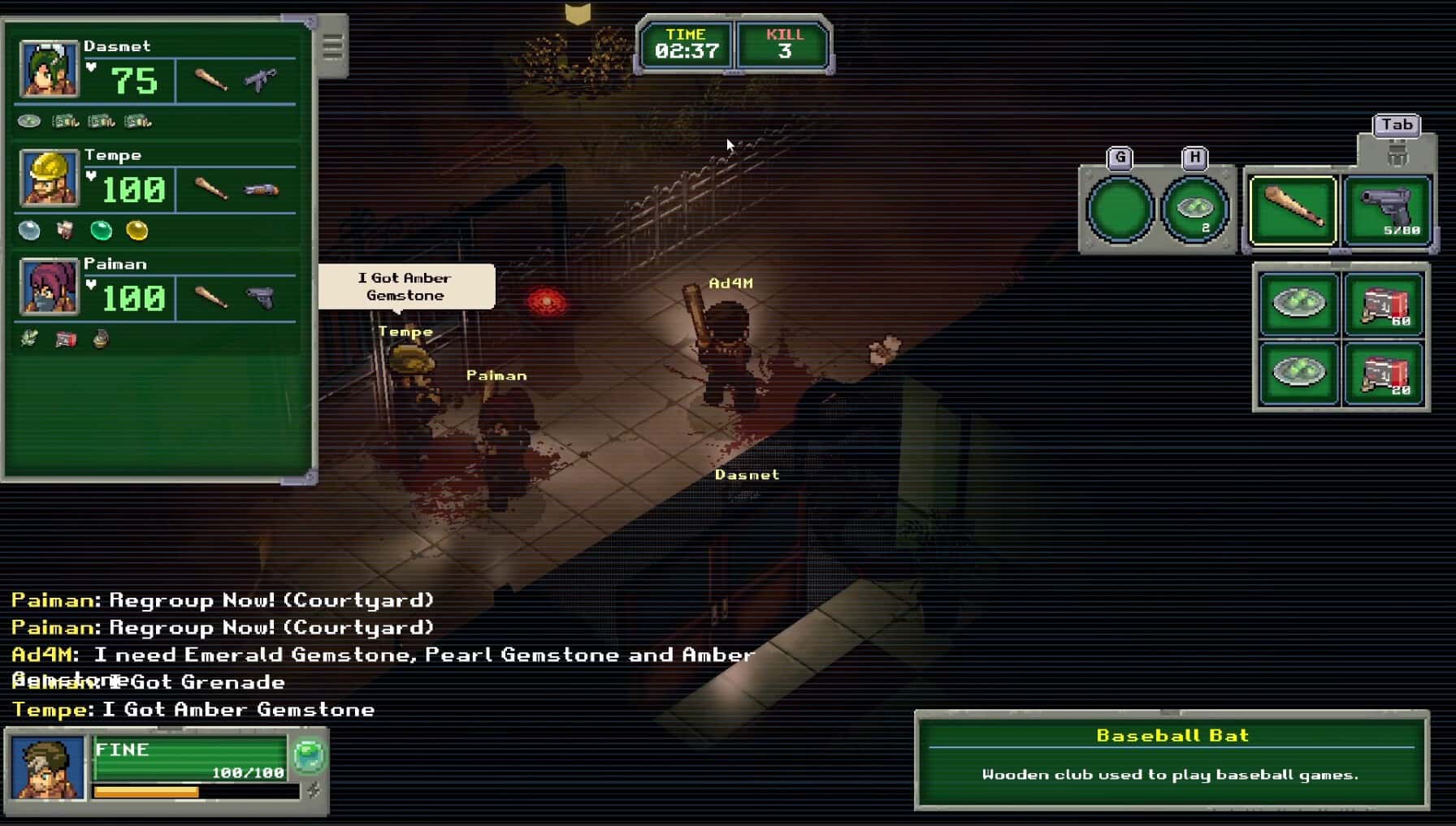
Task: Click Tempe's emerald gemstone icon
Action: [x=99, y=231]
